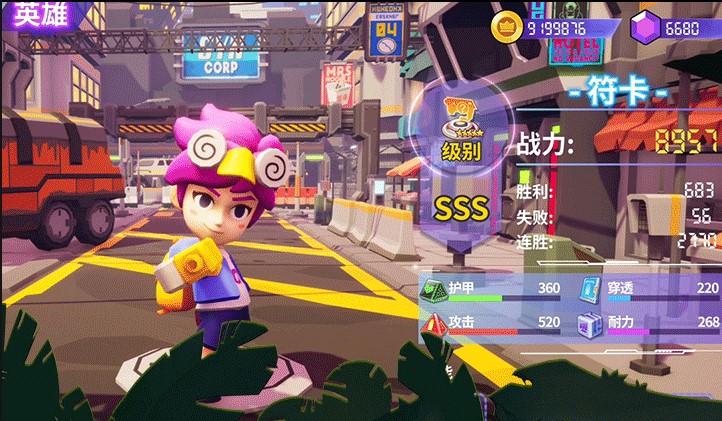Choose the 穿透 penetration stat icon
Viewport: 722px width, 421px height.
coord(591,288)
